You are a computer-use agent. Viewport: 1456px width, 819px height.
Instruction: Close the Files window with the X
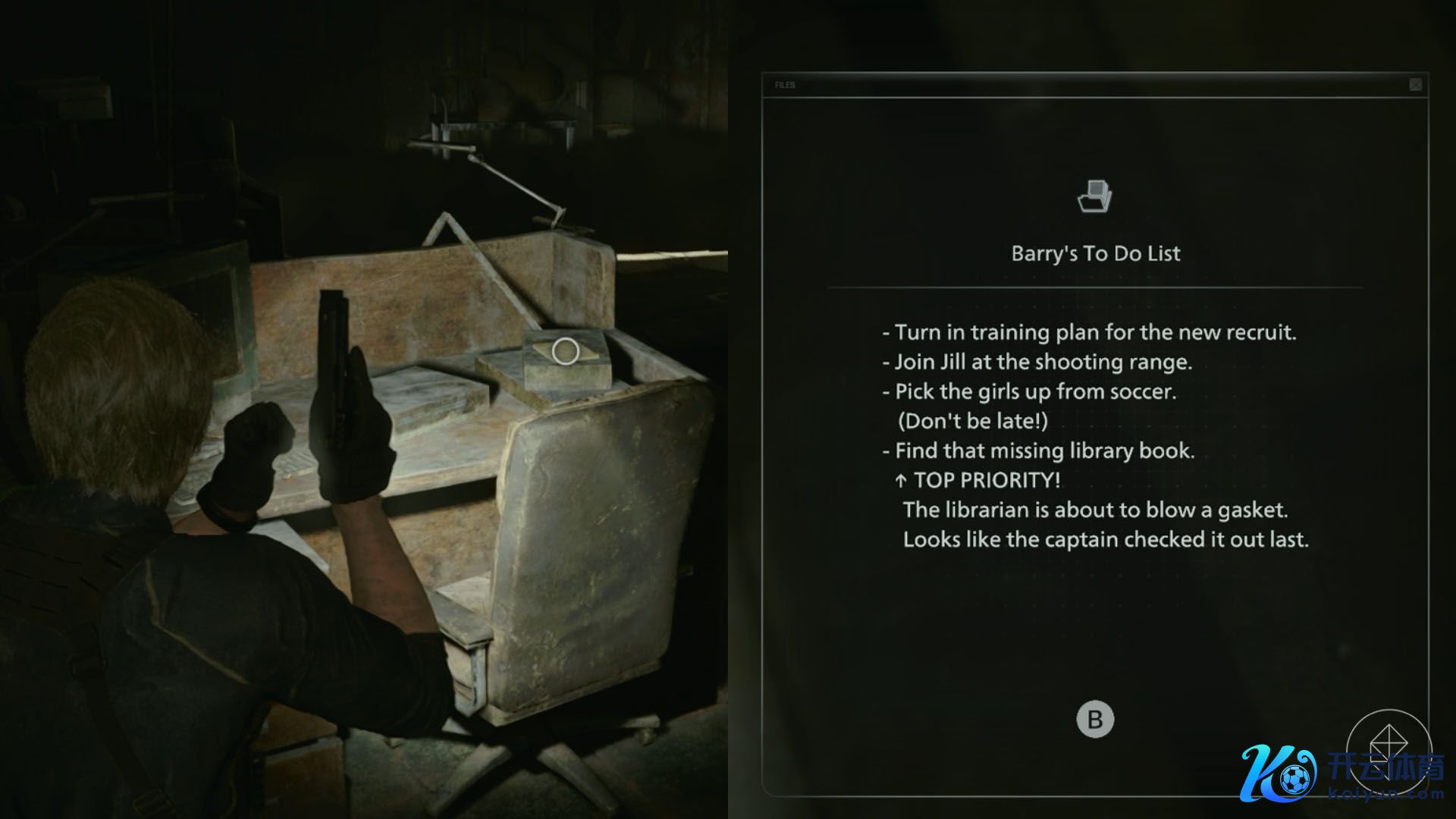(1415, 85)
